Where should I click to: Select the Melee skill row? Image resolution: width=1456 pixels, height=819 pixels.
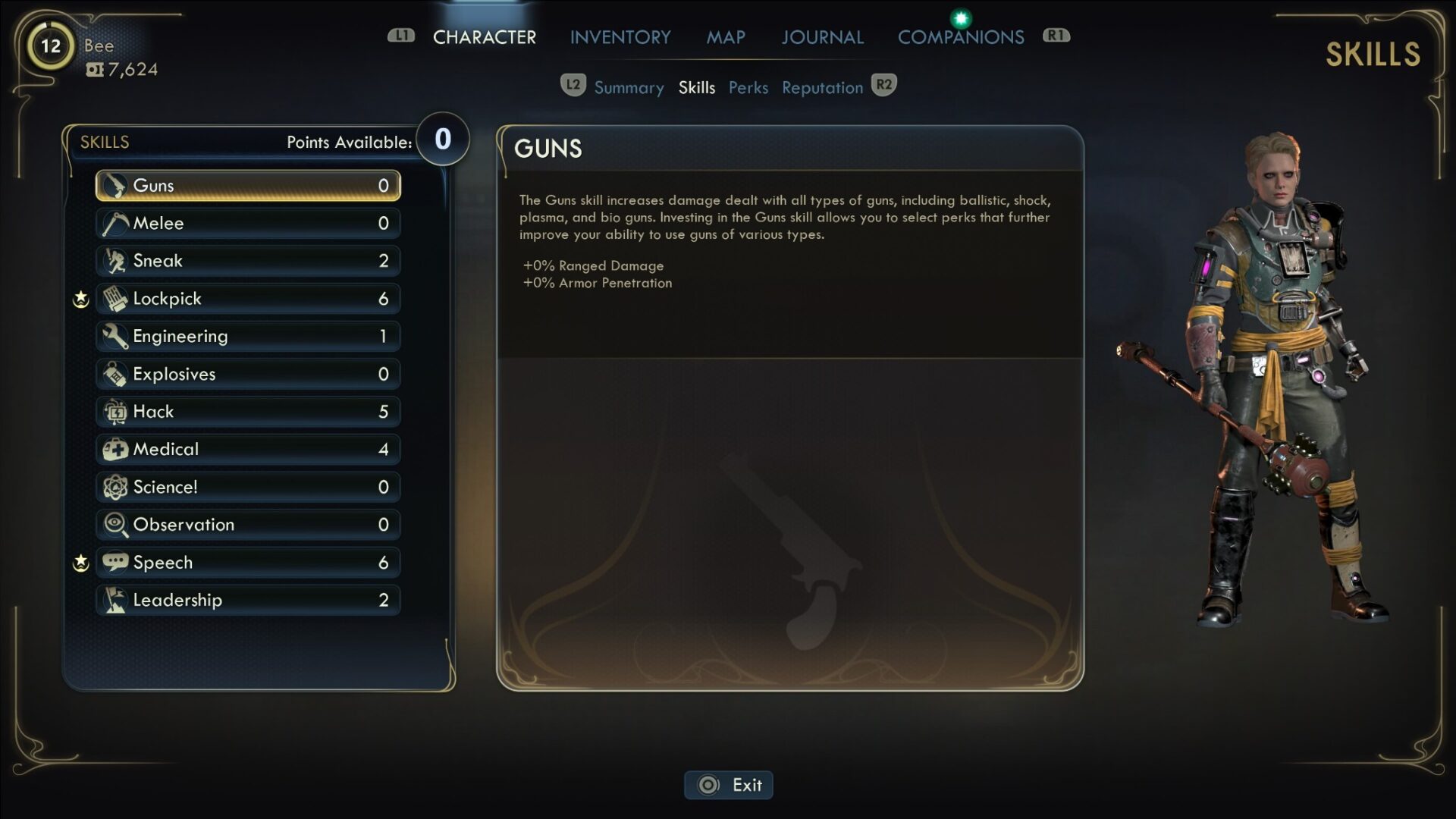248,223
